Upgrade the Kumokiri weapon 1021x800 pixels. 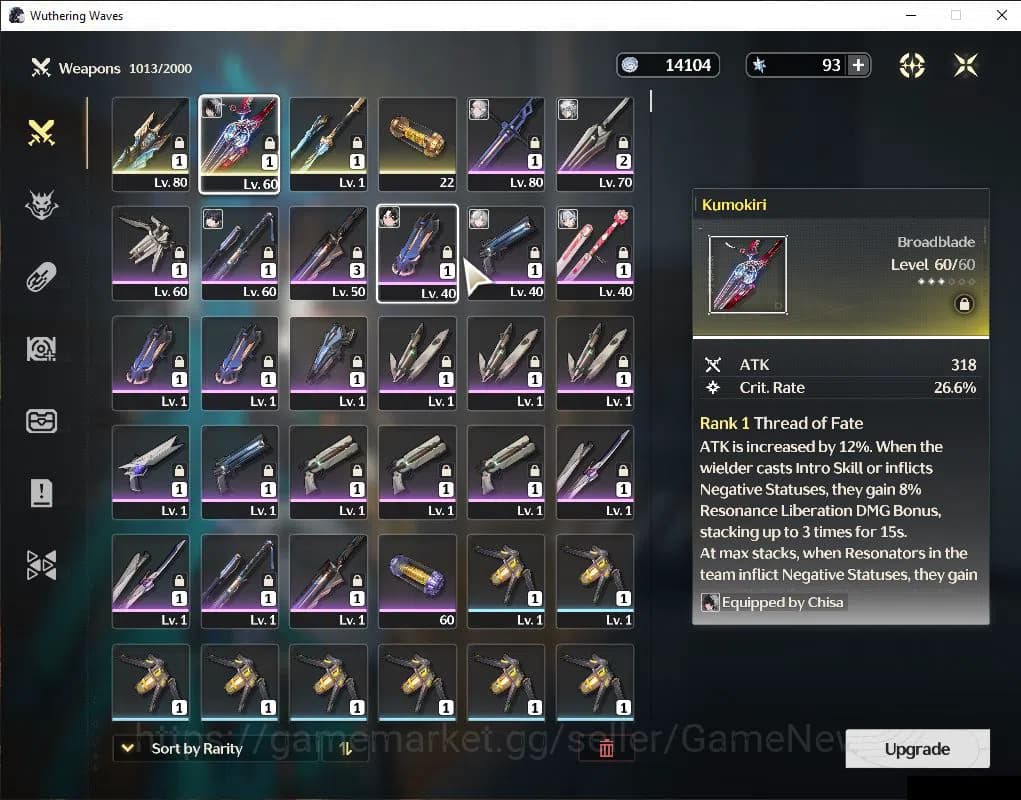tap(917, 749)
